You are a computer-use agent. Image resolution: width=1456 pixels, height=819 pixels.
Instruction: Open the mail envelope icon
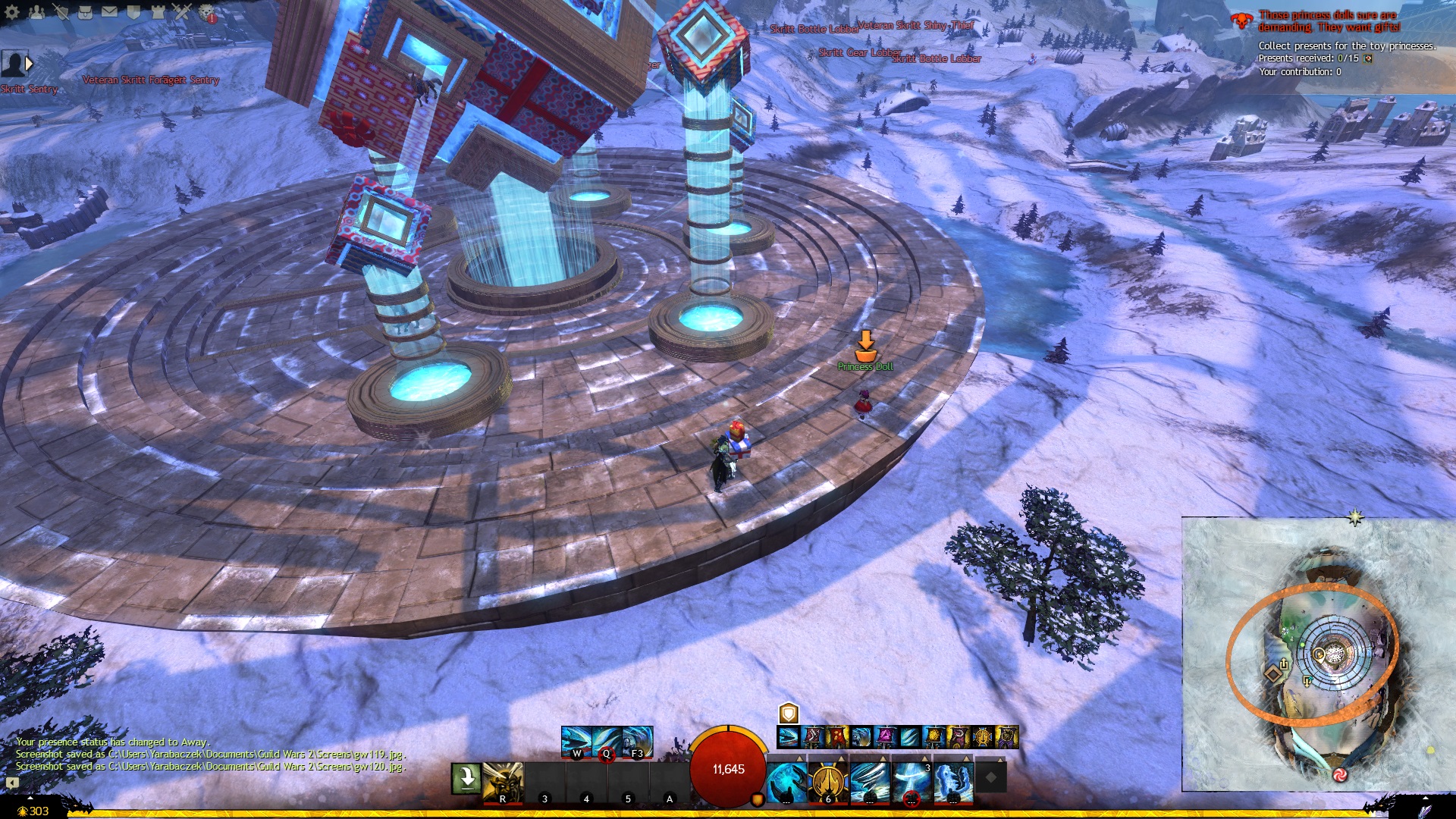(109, 12)
